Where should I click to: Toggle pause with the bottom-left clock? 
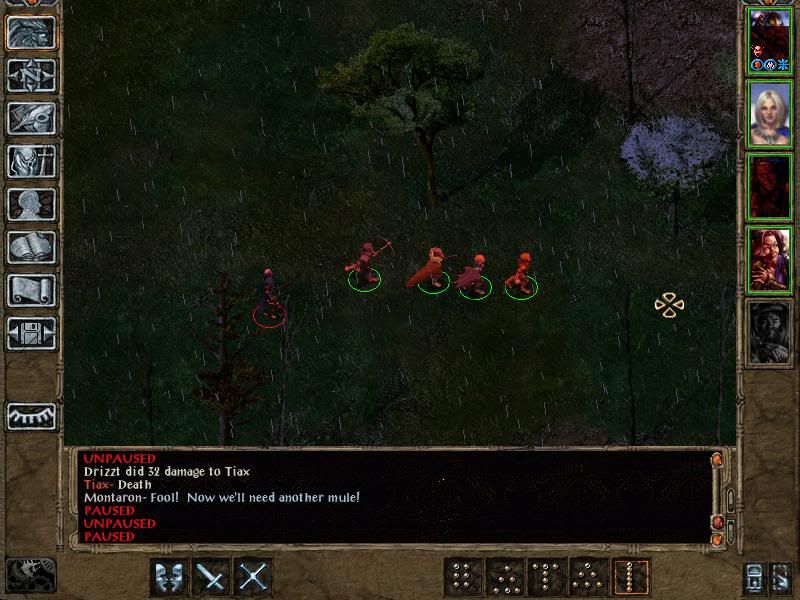pos(31,575)
